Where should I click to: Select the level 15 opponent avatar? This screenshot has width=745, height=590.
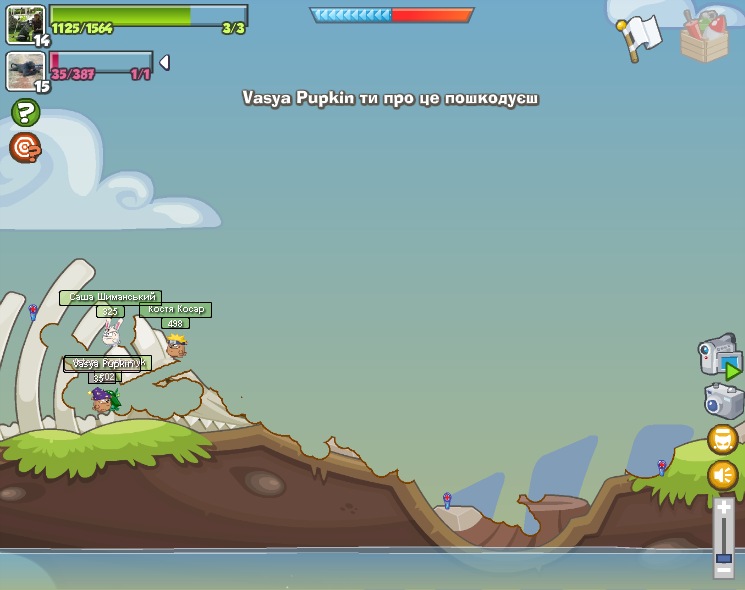(x=24, y=70)
